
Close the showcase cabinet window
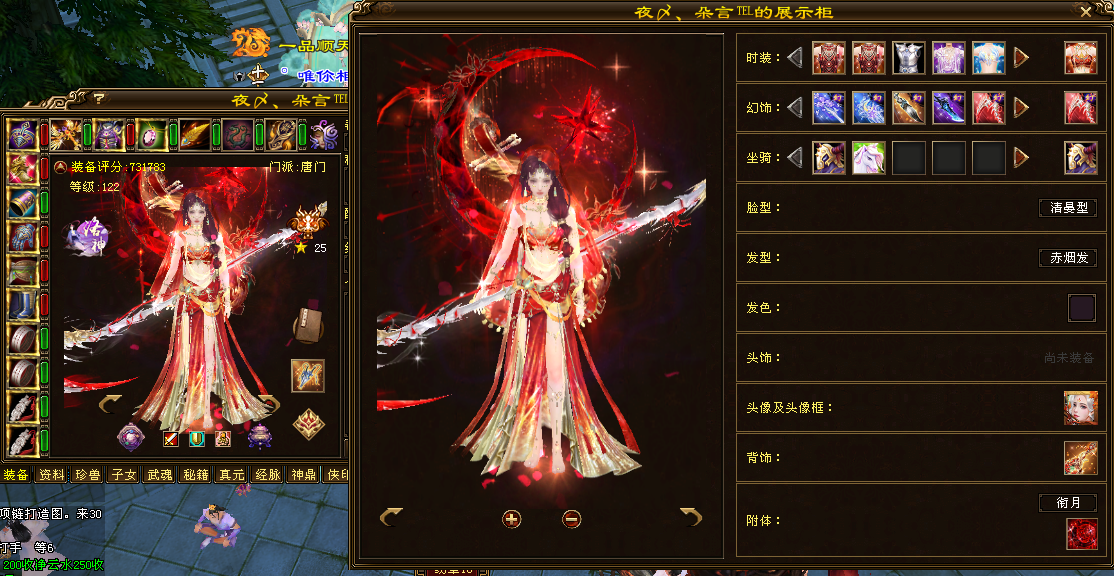pyautogui.click(x=1086, y=12)
